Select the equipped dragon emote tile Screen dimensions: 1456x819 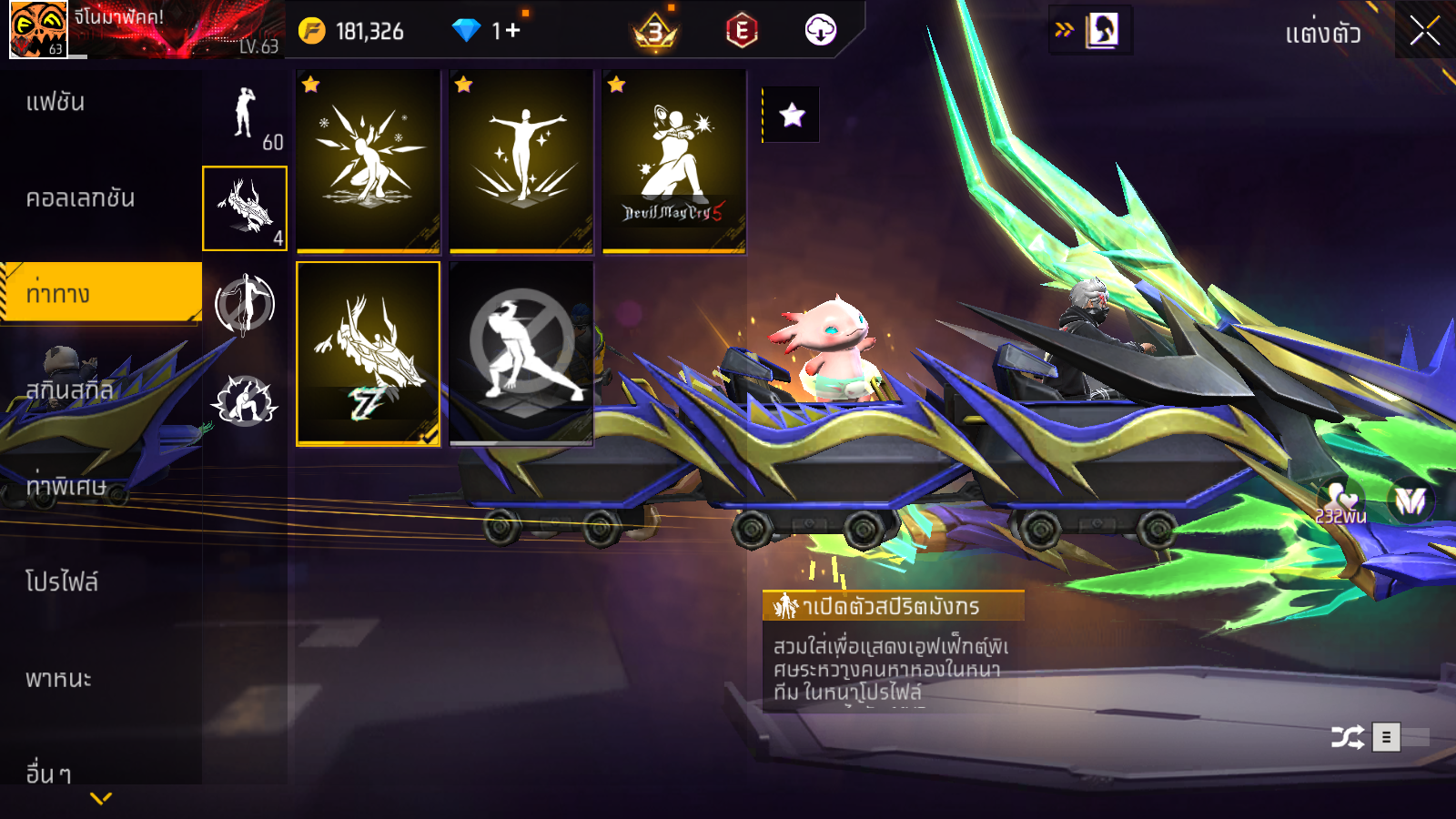tap(368, 353)
